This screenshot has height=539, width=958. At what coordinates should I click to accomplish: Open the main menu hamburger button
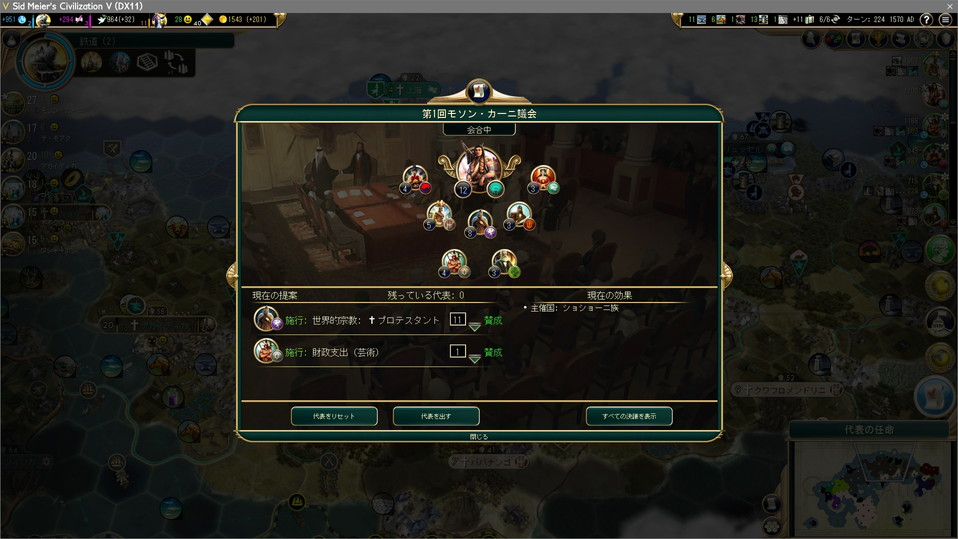[945, 20]
